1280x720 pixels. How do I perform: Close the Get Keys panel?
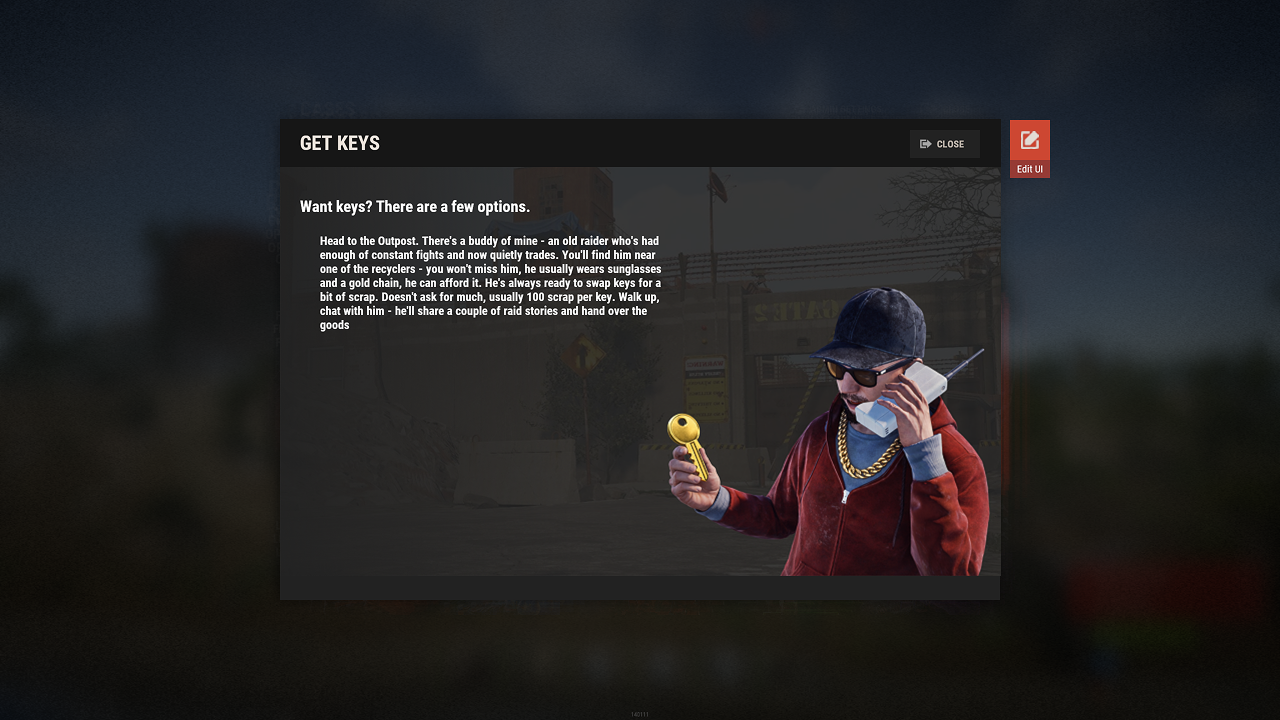tap(944, 144)
